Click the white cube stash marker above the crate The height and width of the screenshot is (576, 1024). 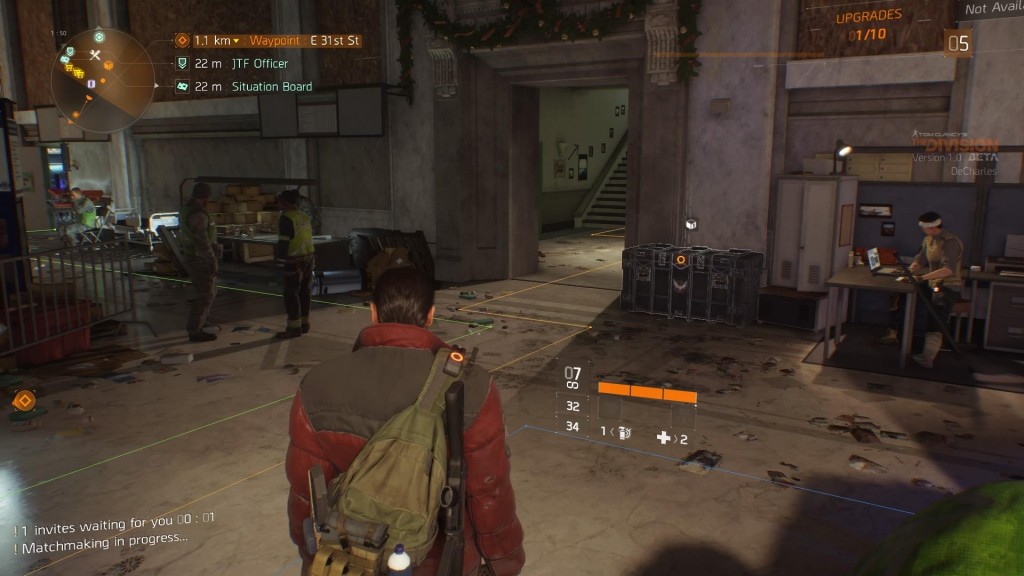click(x=689, y=223)
